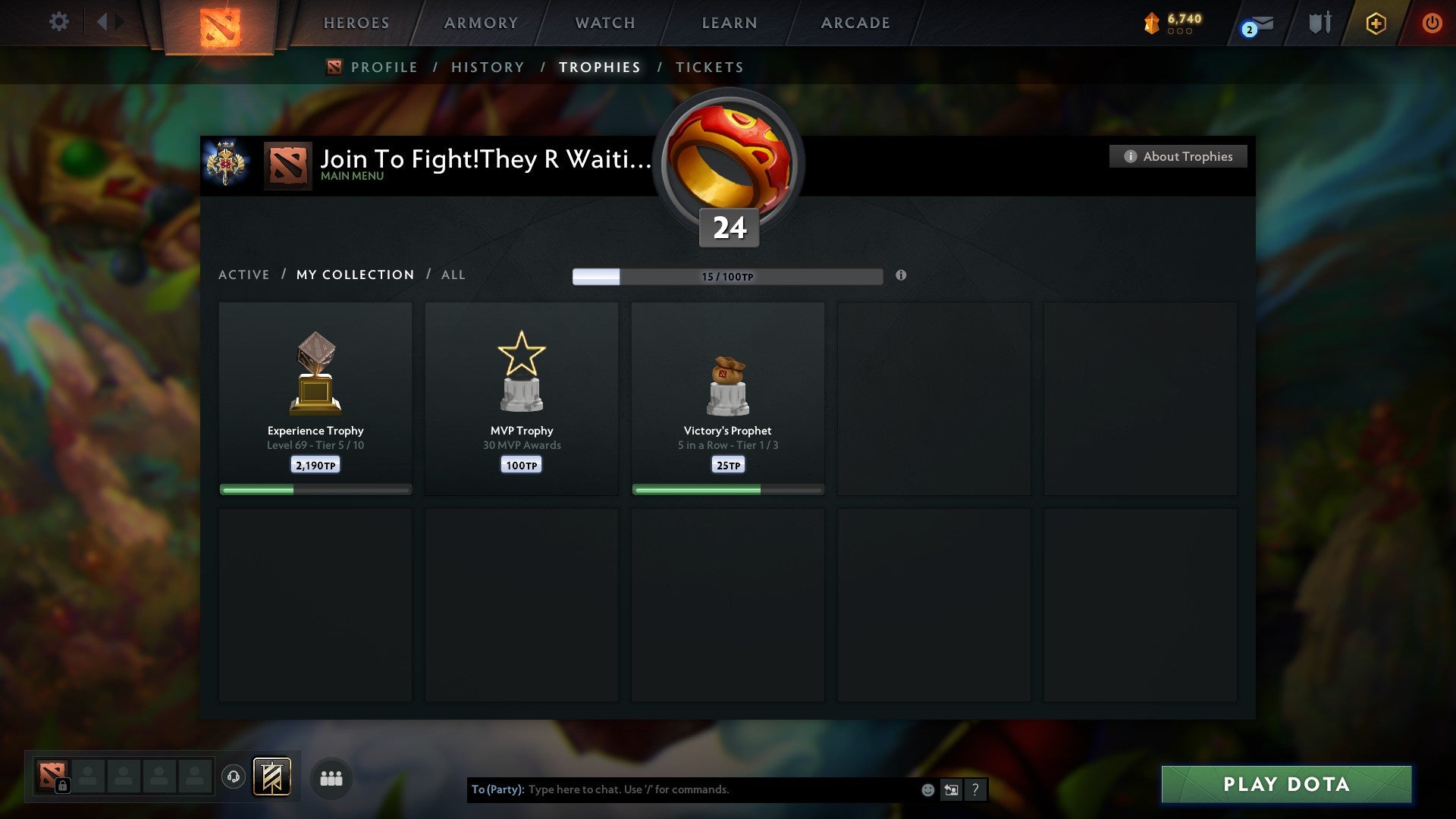Open the emoticon picker in chat
The image size is (1456, 819).
927,789
